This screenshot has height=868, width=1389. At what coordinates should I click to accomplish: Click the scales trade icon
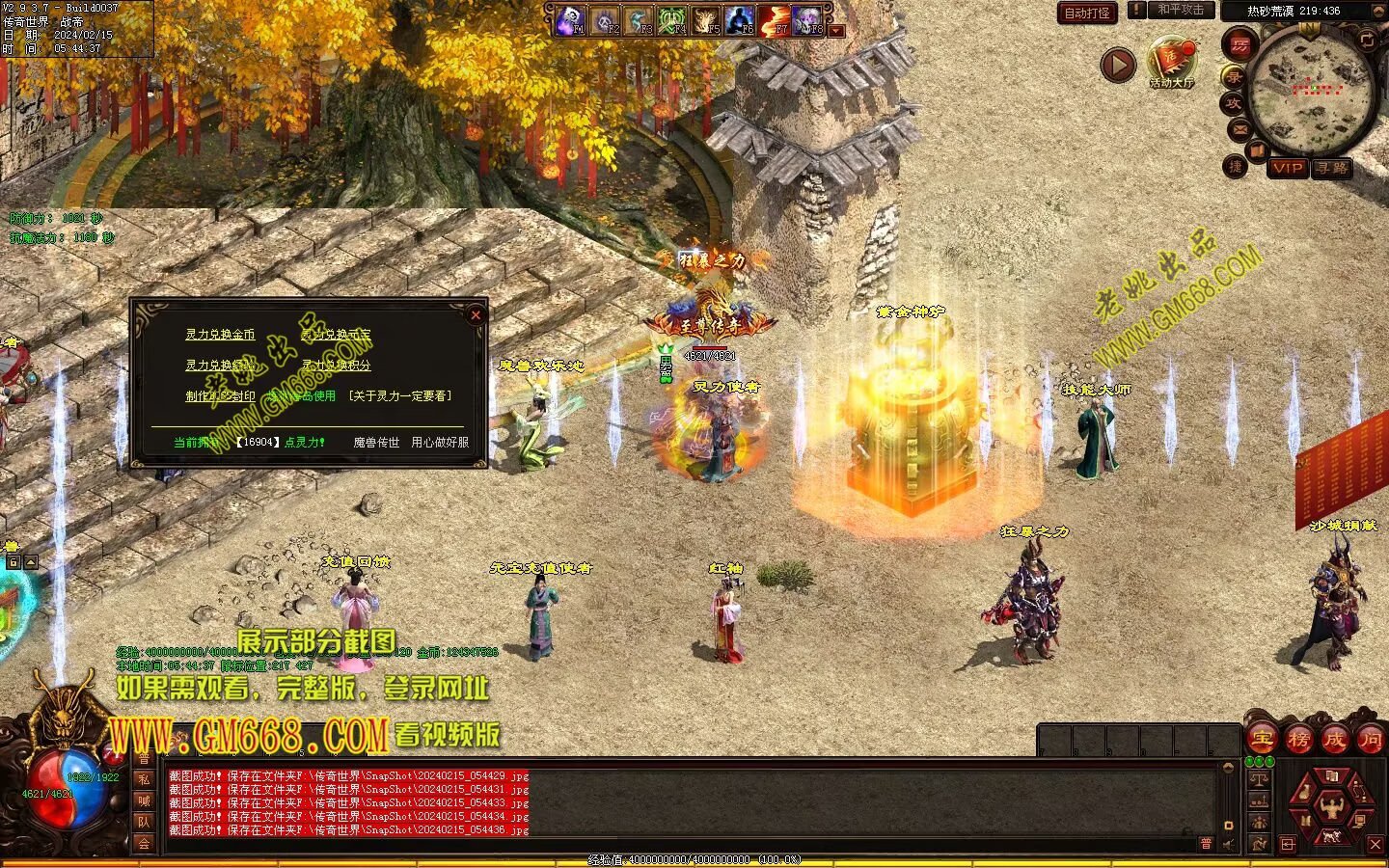[x=1259, y=778]
